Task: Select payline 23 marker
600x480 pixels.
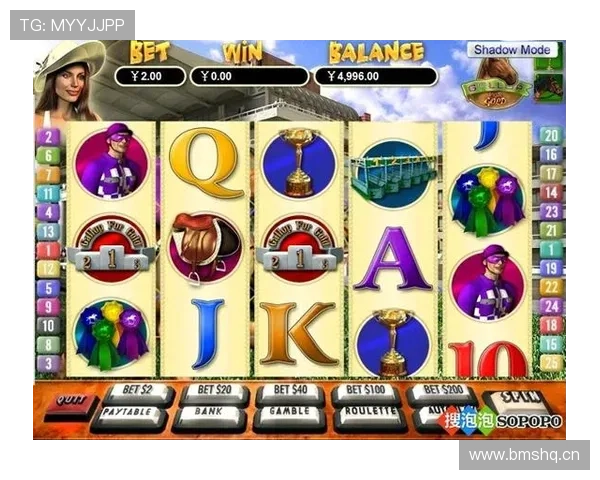Action: [550, 212]
